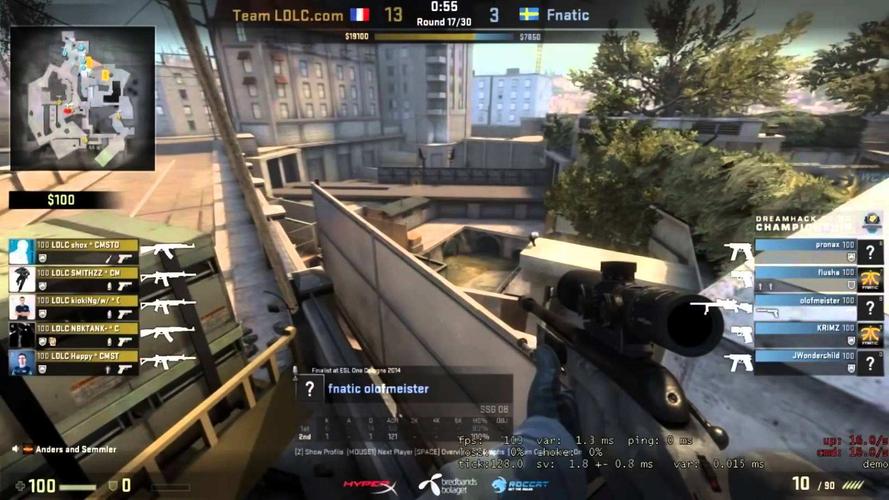
Task: Click shox's avatar portrait
Action: pos(21,251)
